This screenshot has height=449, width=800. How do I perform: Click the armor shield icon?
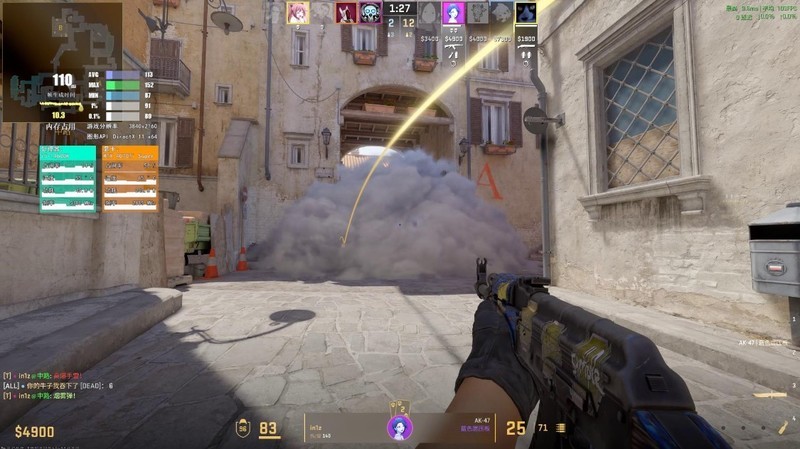point(243,429)
